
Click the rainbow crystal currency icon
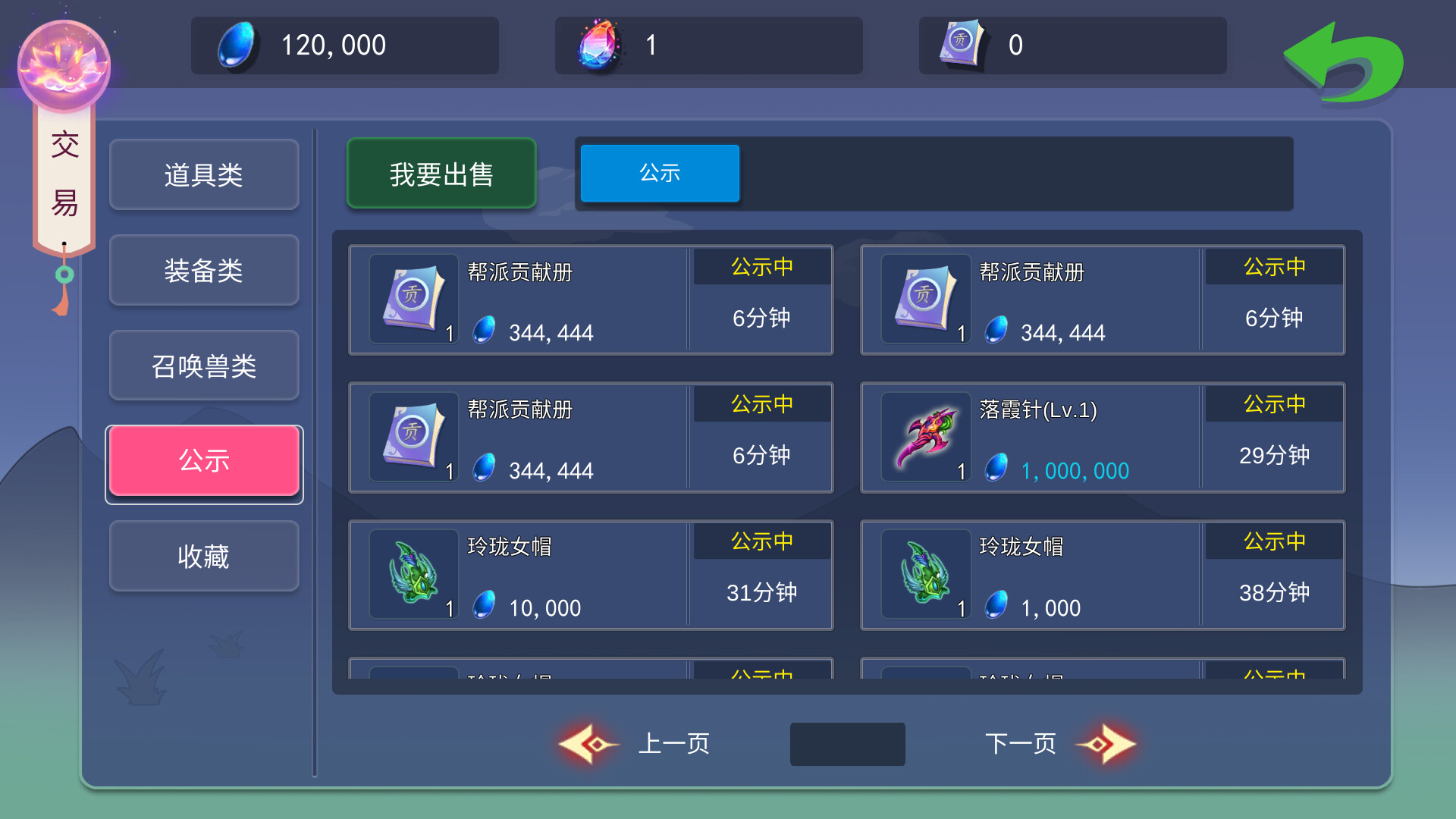click(598, 45)
